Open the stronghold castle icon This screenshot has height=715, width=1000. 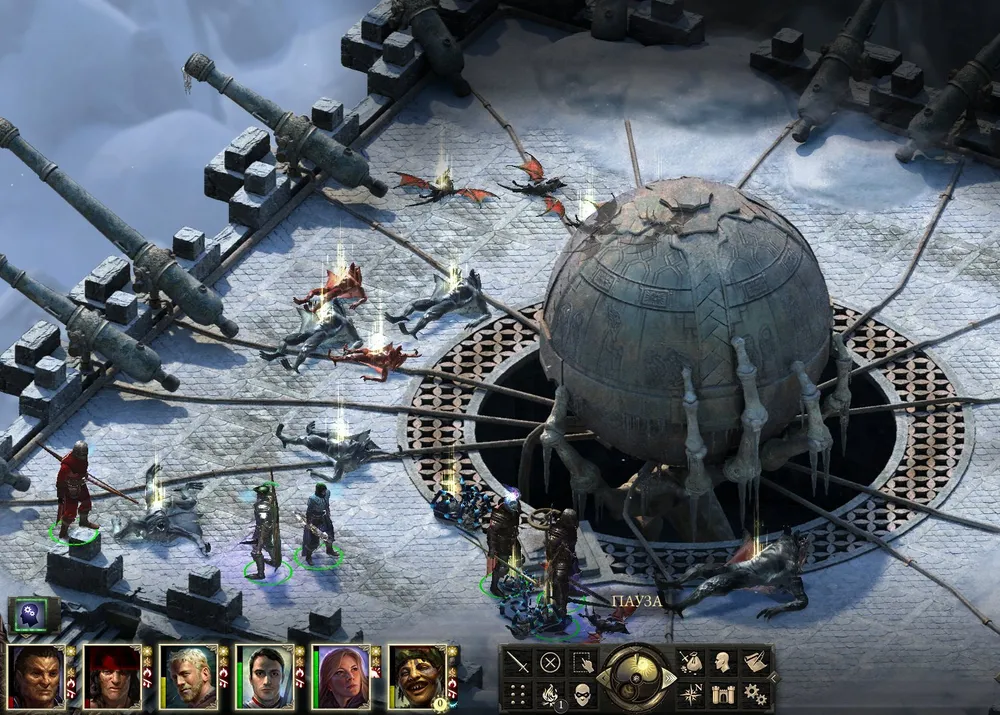point(721,692)
